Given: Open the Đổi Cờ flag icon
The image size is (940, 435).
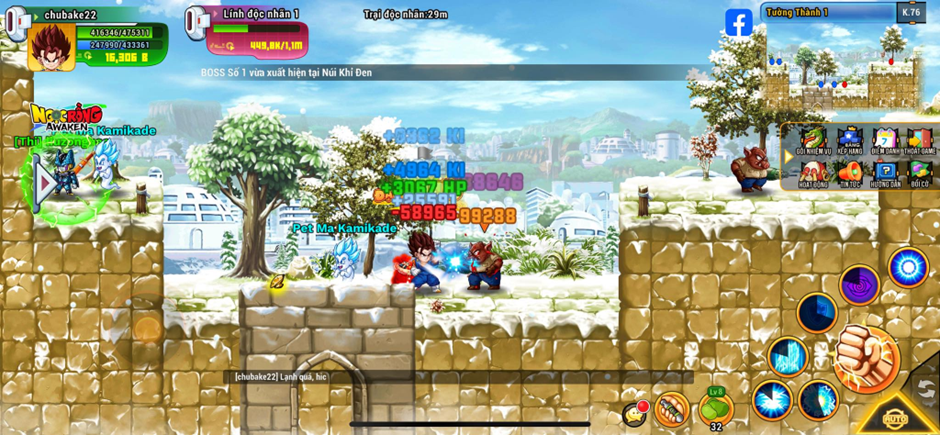Looking at the screenshot, I should [x=919, y=174].
